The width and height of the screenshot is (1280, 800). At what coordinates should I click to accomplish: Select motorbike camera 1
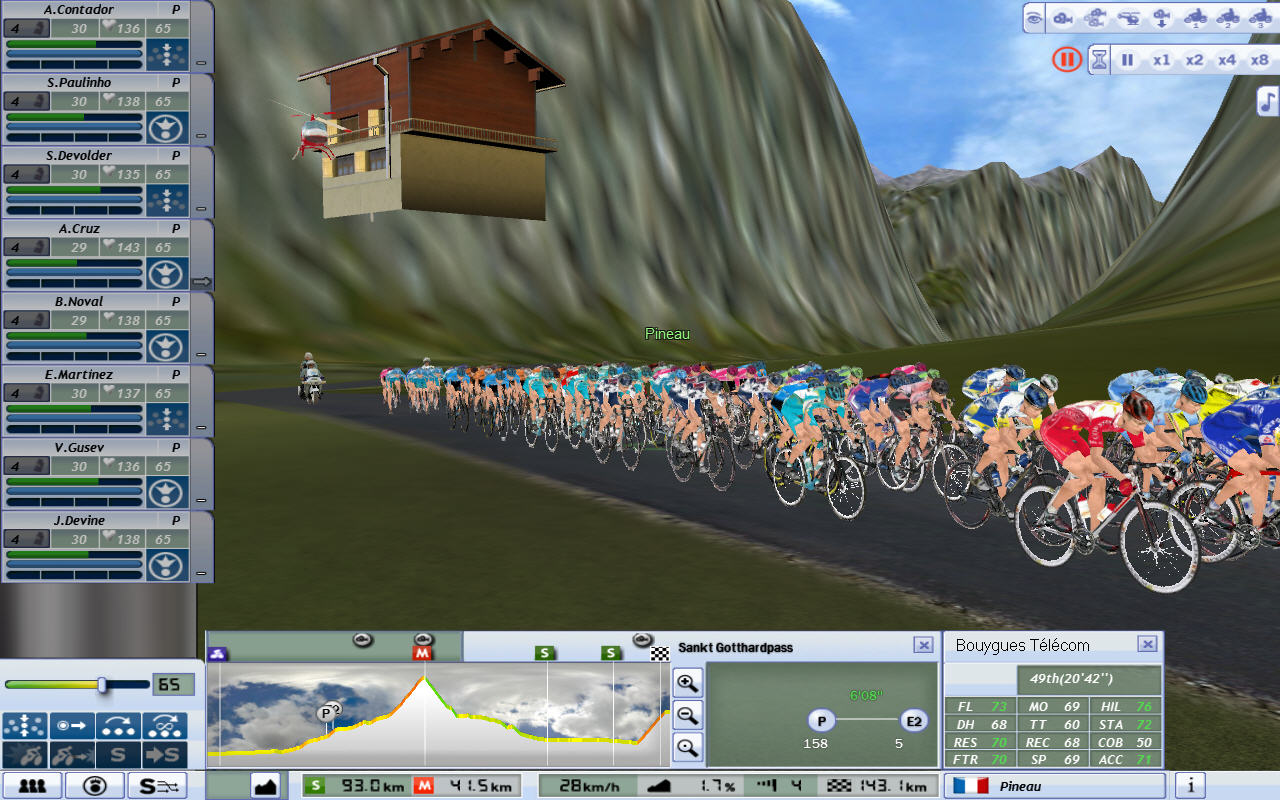(x=1195, y=18)
